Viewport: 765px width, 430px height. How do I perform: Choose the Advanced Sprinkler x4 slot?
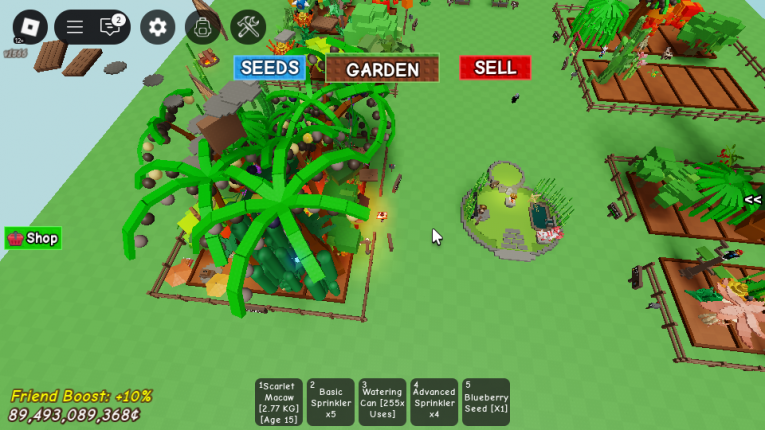[434, 402]
